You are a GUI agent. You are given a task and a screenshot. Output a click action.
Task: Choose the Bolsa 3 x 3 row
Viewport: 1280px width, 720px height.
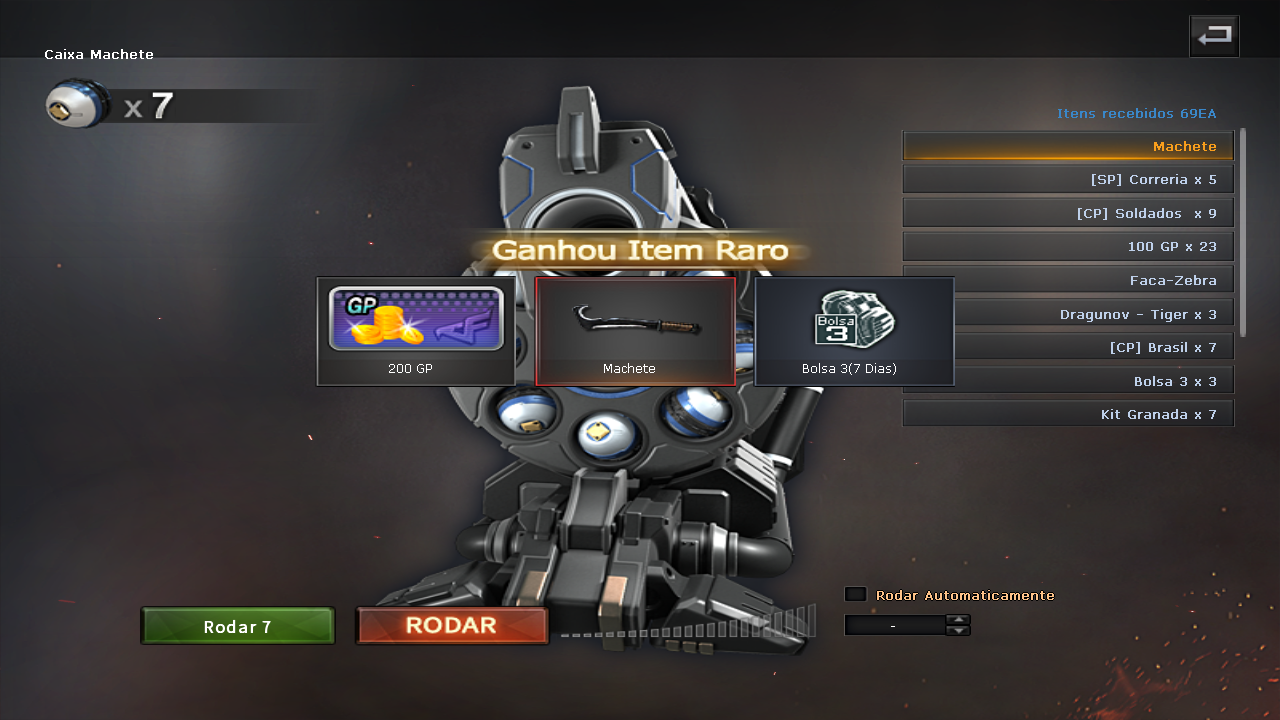1093,381
